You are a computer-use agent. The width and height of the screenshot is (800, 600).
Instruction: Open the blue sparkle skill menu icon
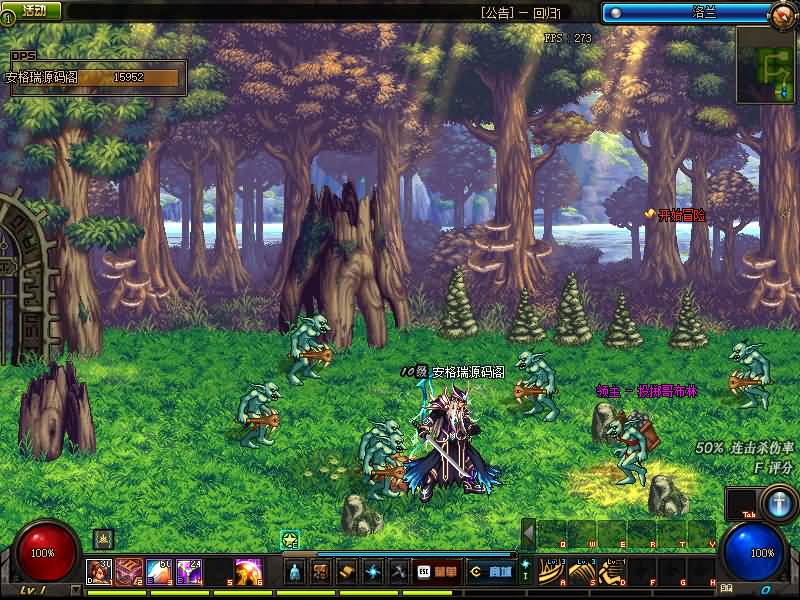pos(373,572)
